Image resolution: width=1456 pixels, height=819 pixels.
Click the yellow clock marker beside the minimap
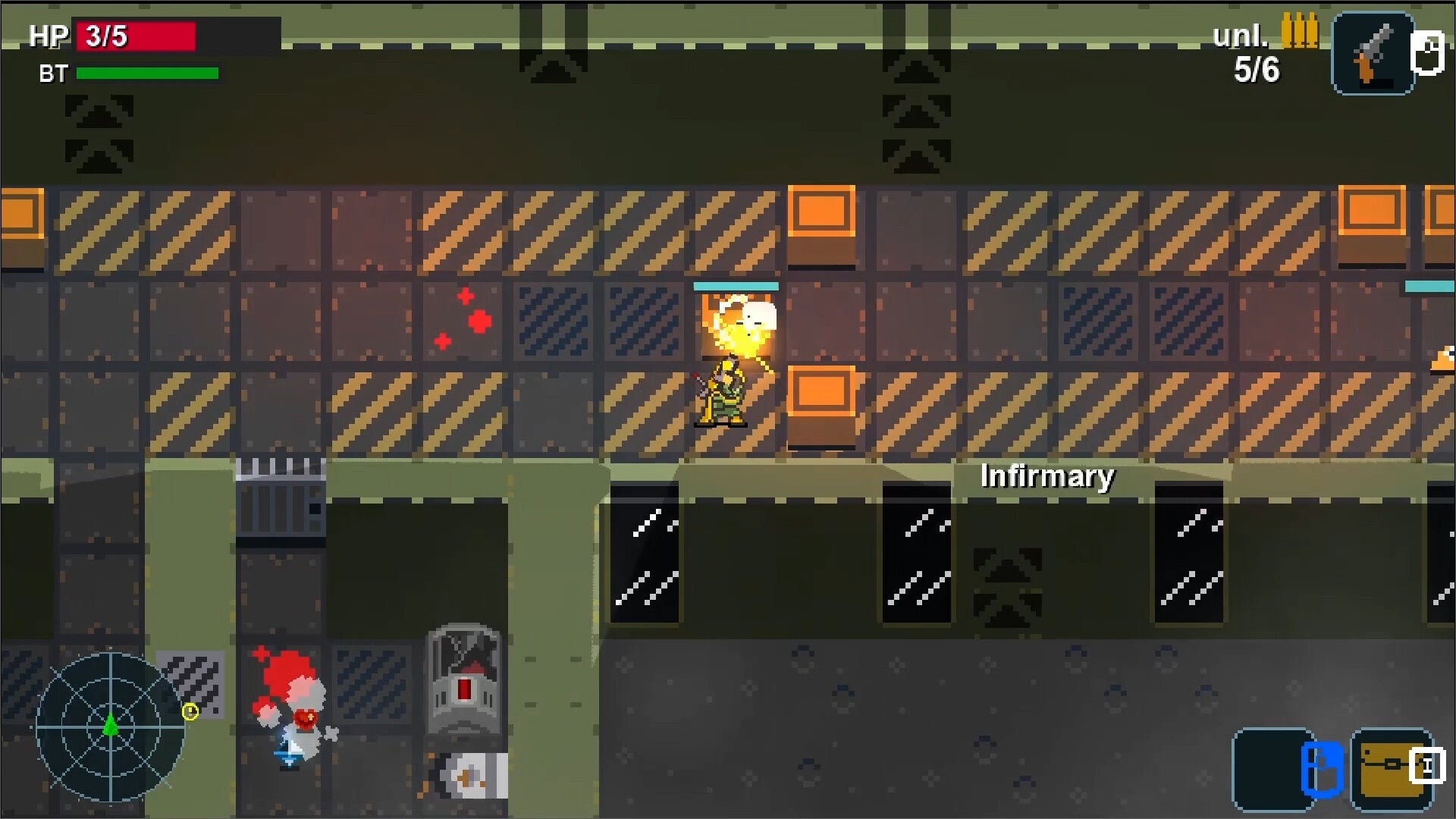pyautogui.click(x=190, y=711)
